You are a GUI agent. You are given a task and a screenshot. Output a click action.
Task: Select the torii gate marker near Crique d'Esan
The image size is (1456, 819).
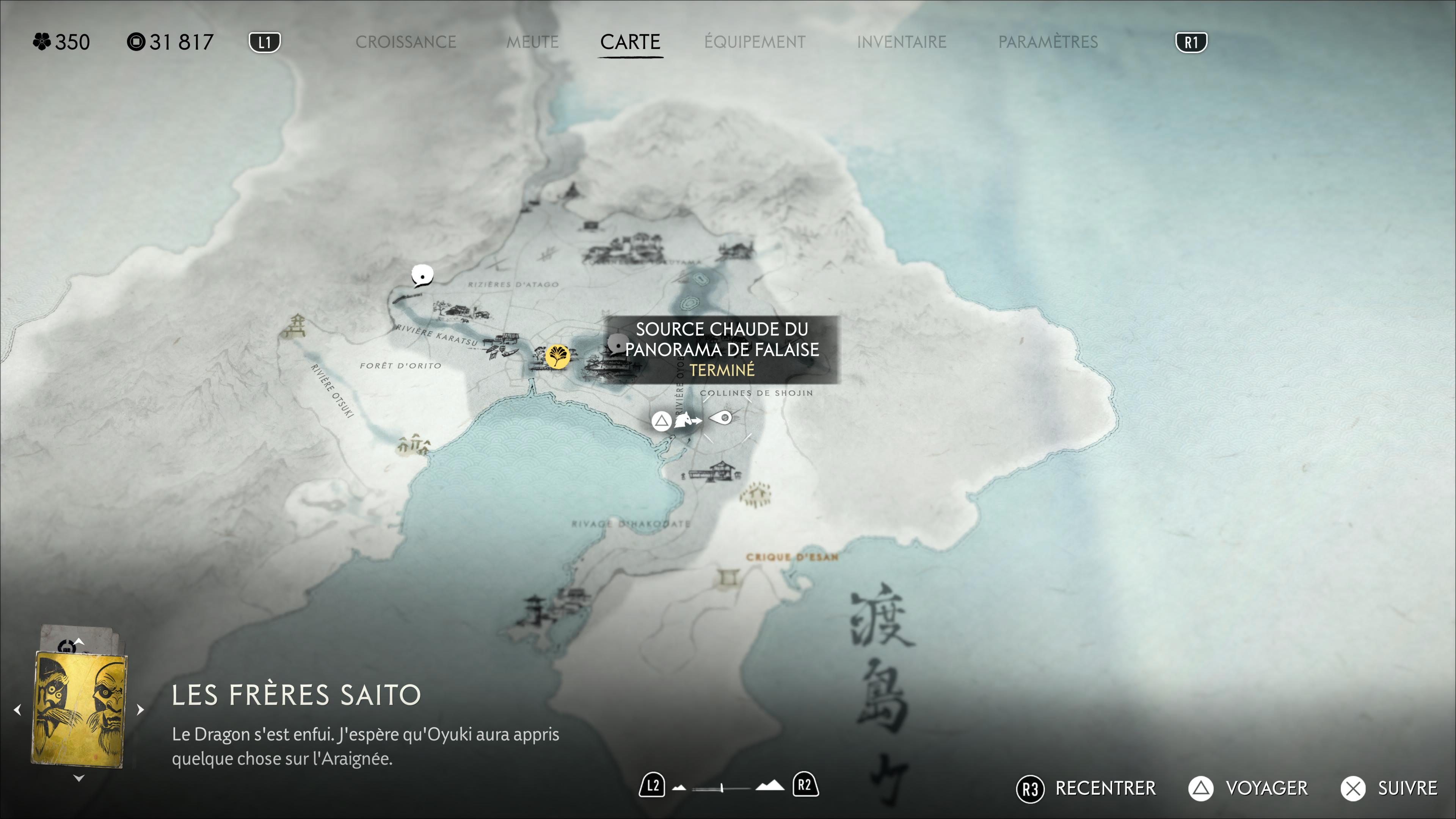(729, 577)
